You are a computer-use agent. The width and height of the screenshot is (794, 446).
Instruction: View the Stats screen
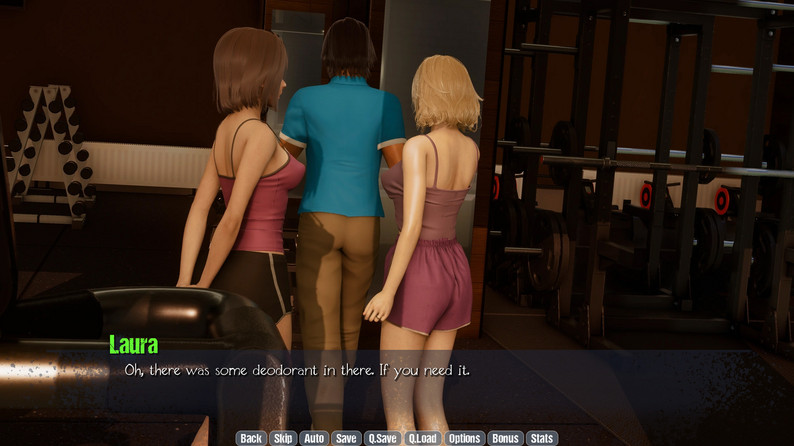(x=541, y=438)
